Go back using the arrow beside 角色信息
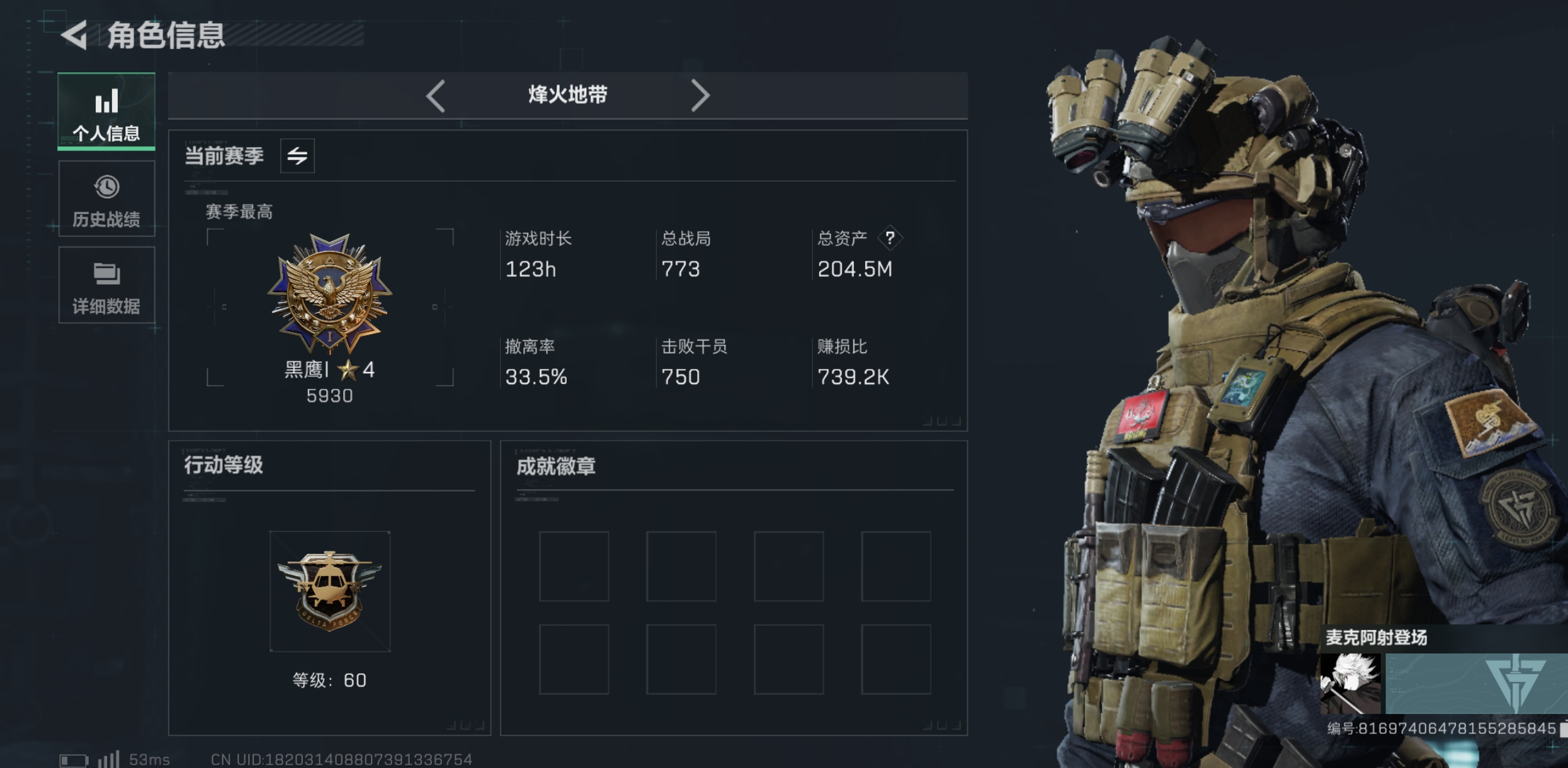The height and width of the screenshot is (768, 1568). tap(74, 35)
